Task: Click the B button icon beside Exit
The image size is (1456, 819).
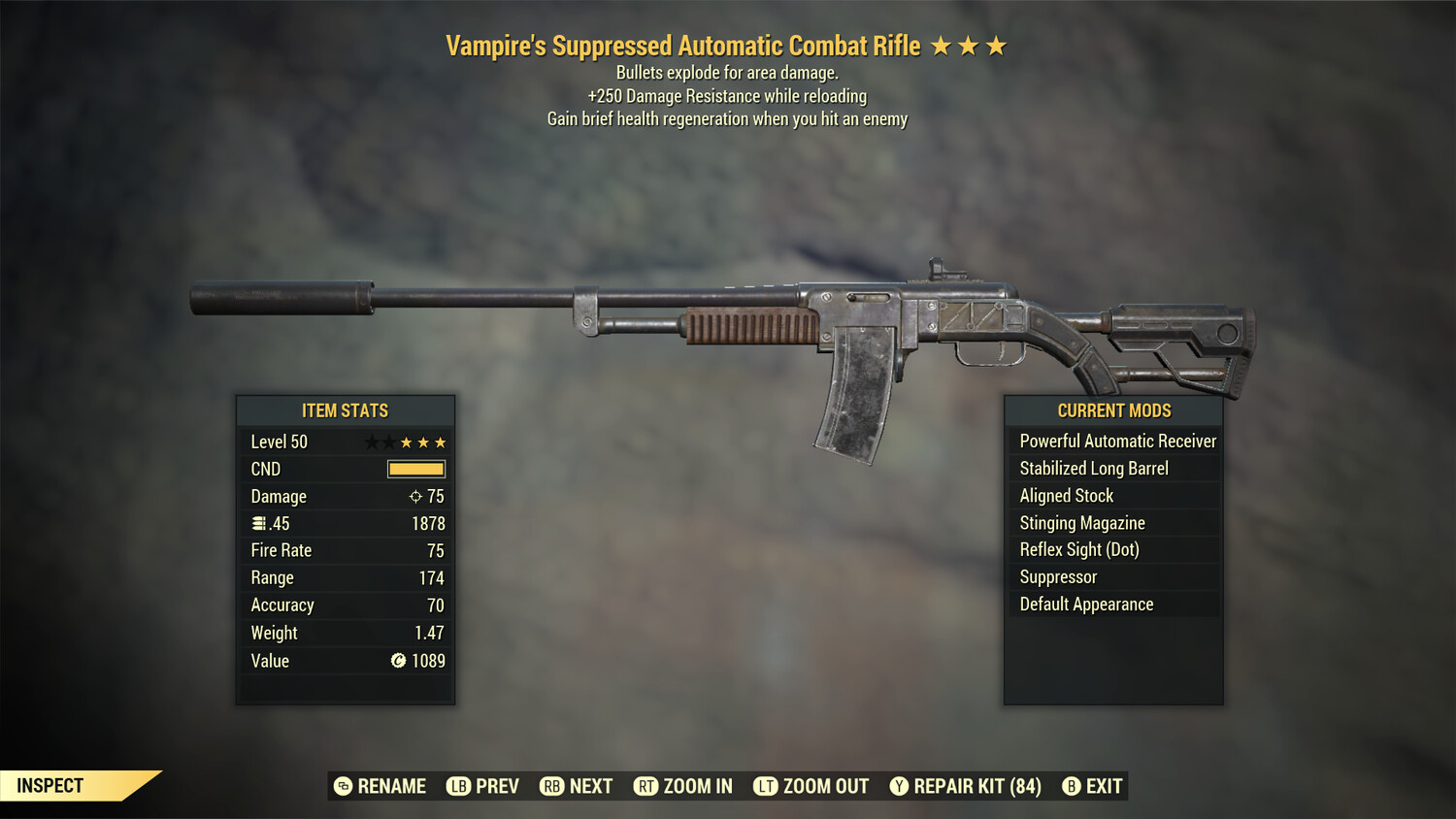Action: [x=1072, y=786]
